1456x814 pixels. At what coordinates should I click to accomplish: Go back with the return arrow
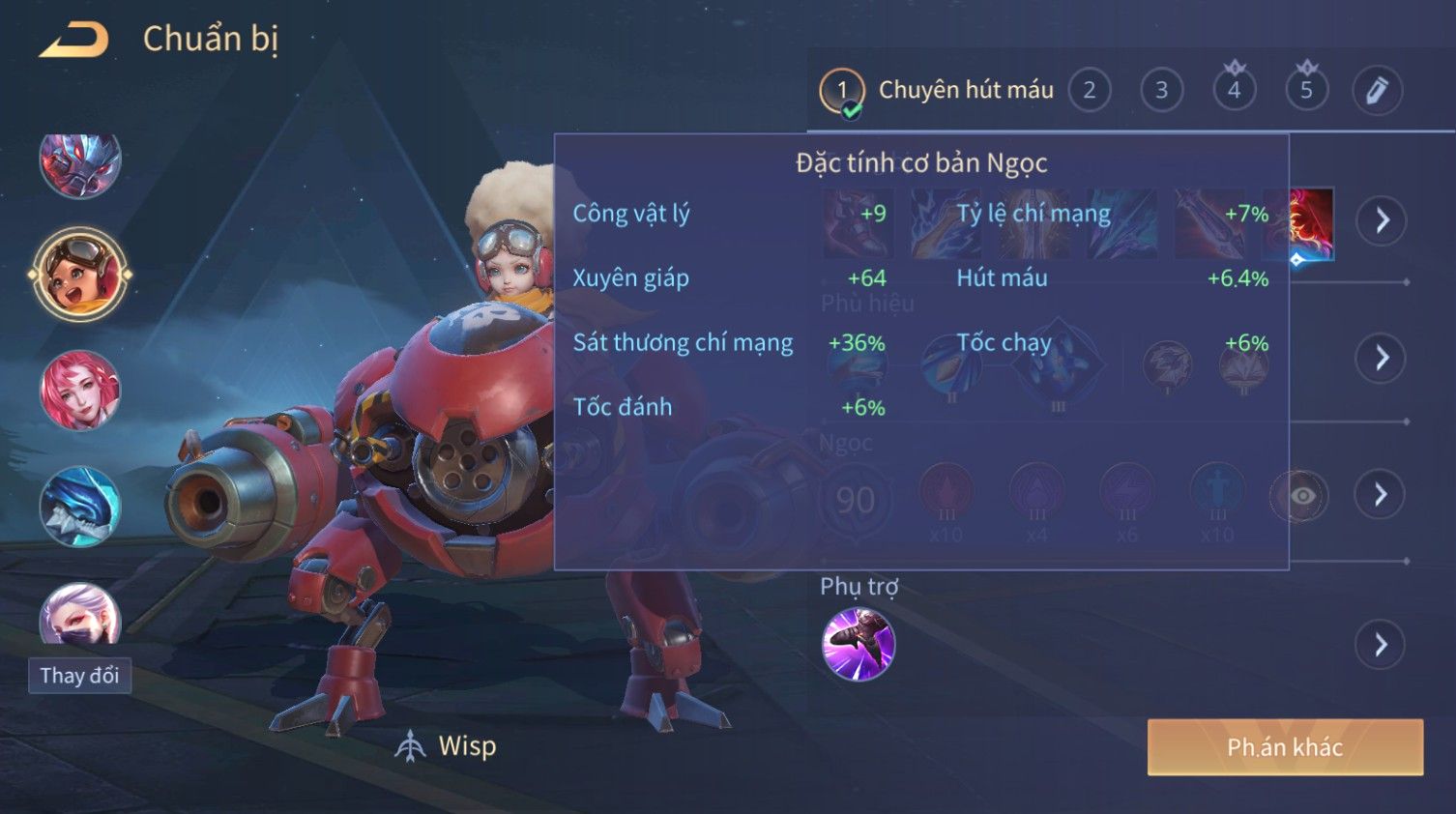[74, 40]
